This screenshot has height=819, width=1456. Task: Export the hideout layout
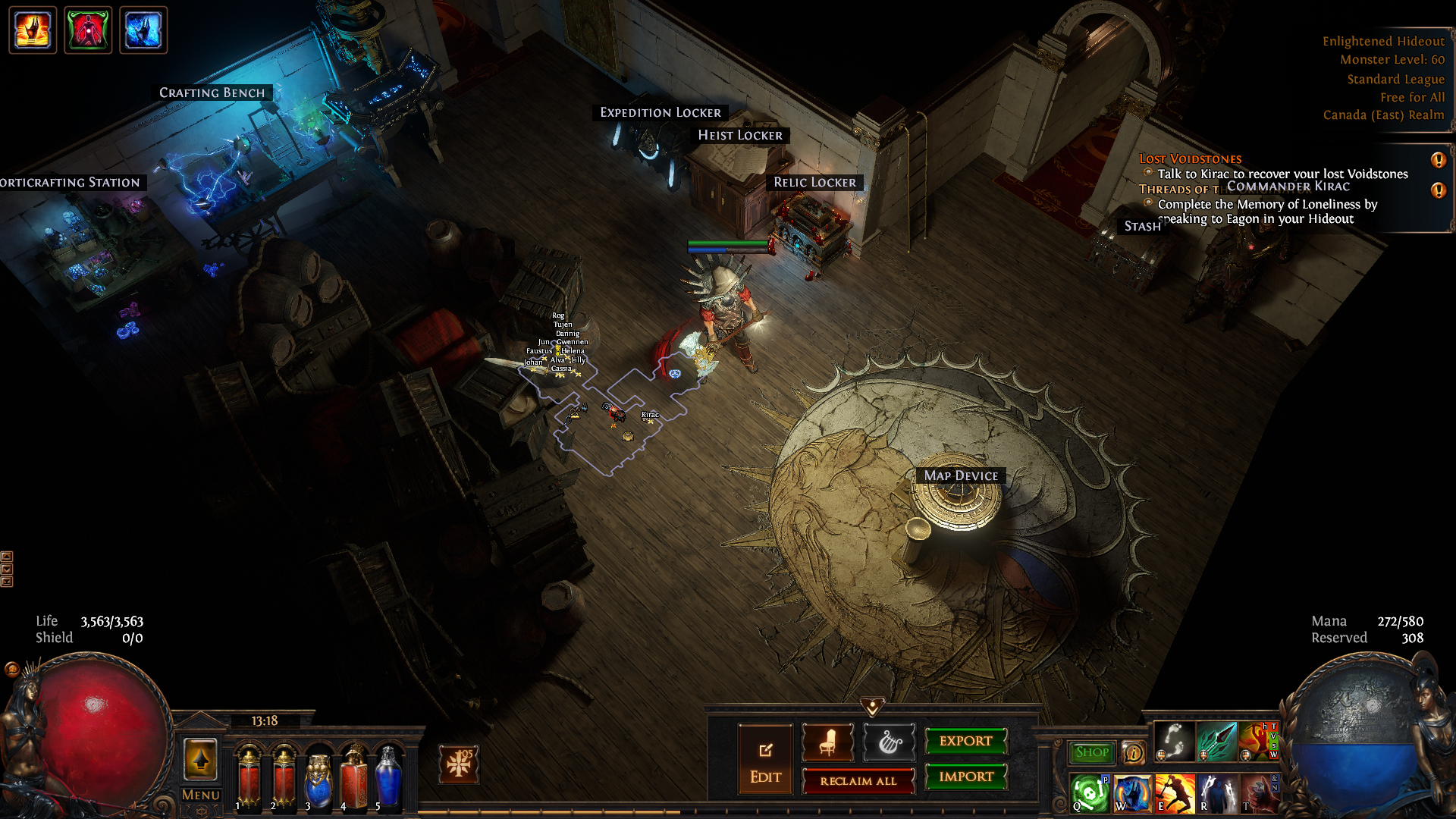coord(965,741)
